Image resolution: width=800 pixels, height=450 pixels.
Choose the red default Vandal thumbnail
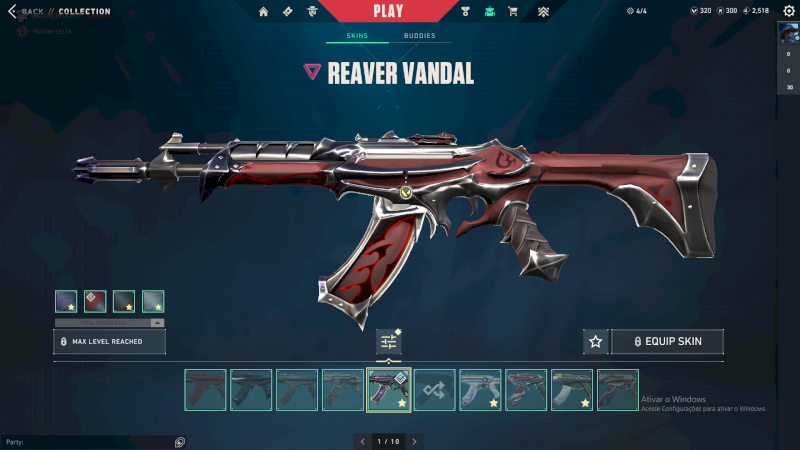coord(205,390)
